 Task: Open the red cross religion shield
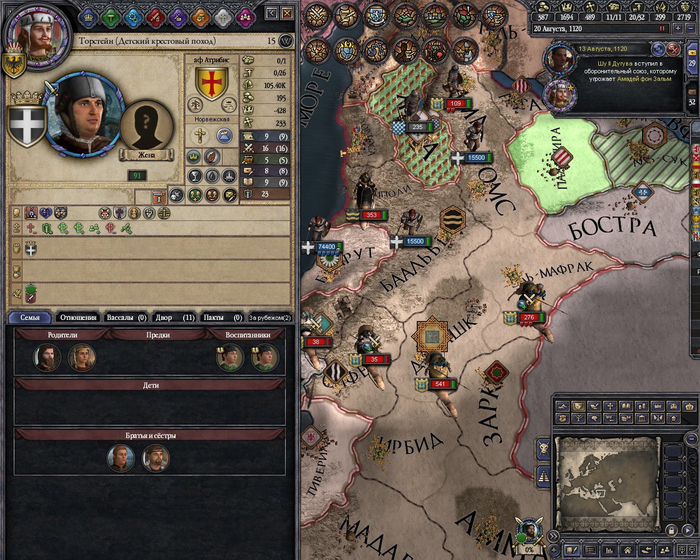(211, 83)
